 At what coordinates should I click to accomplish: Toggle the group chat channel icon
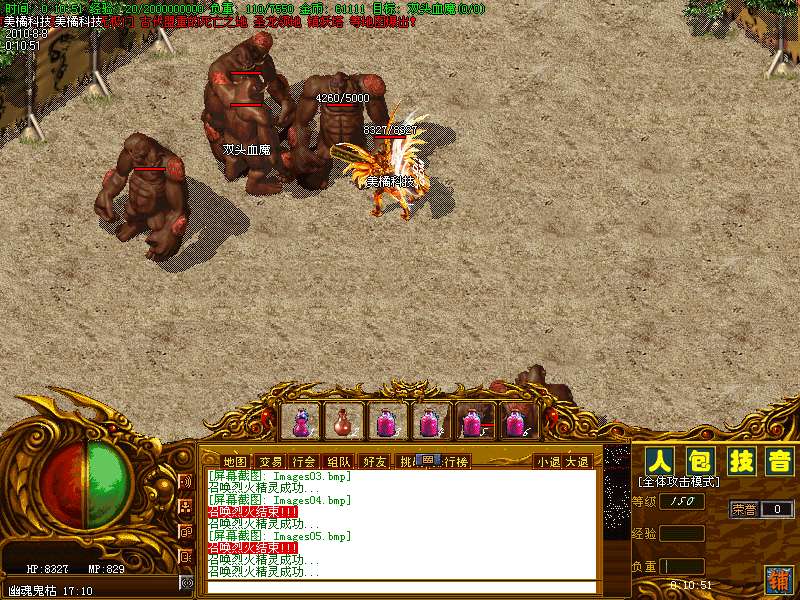point(186,505)
